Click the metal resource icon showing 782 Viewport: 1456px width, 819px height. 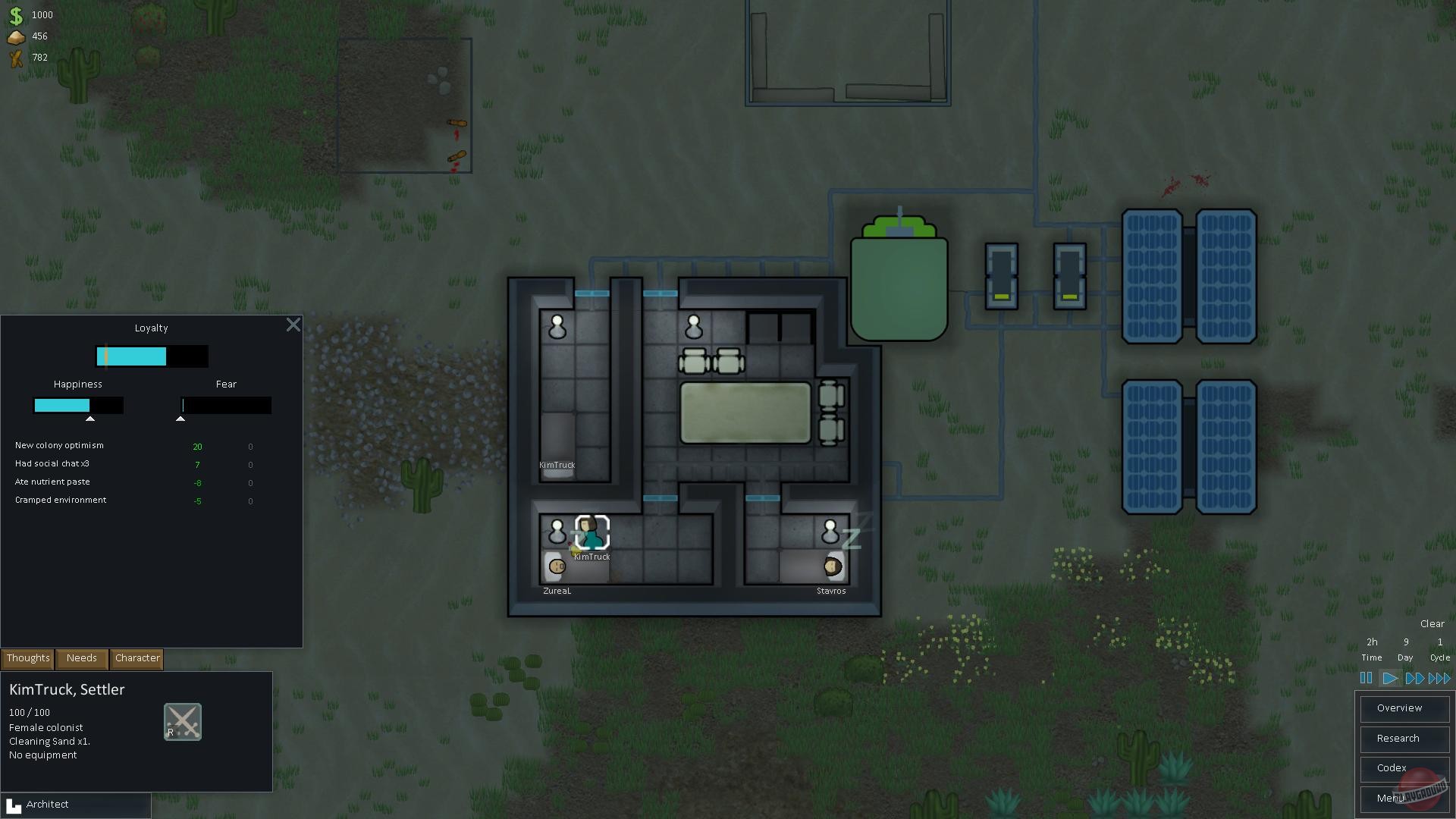tap(17, 57)
